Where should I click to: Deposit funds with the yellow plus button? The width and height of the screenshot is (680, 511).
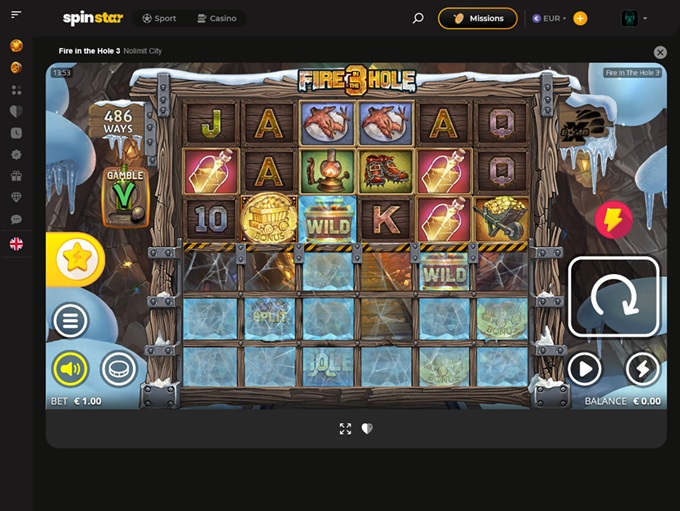(580, 18)
